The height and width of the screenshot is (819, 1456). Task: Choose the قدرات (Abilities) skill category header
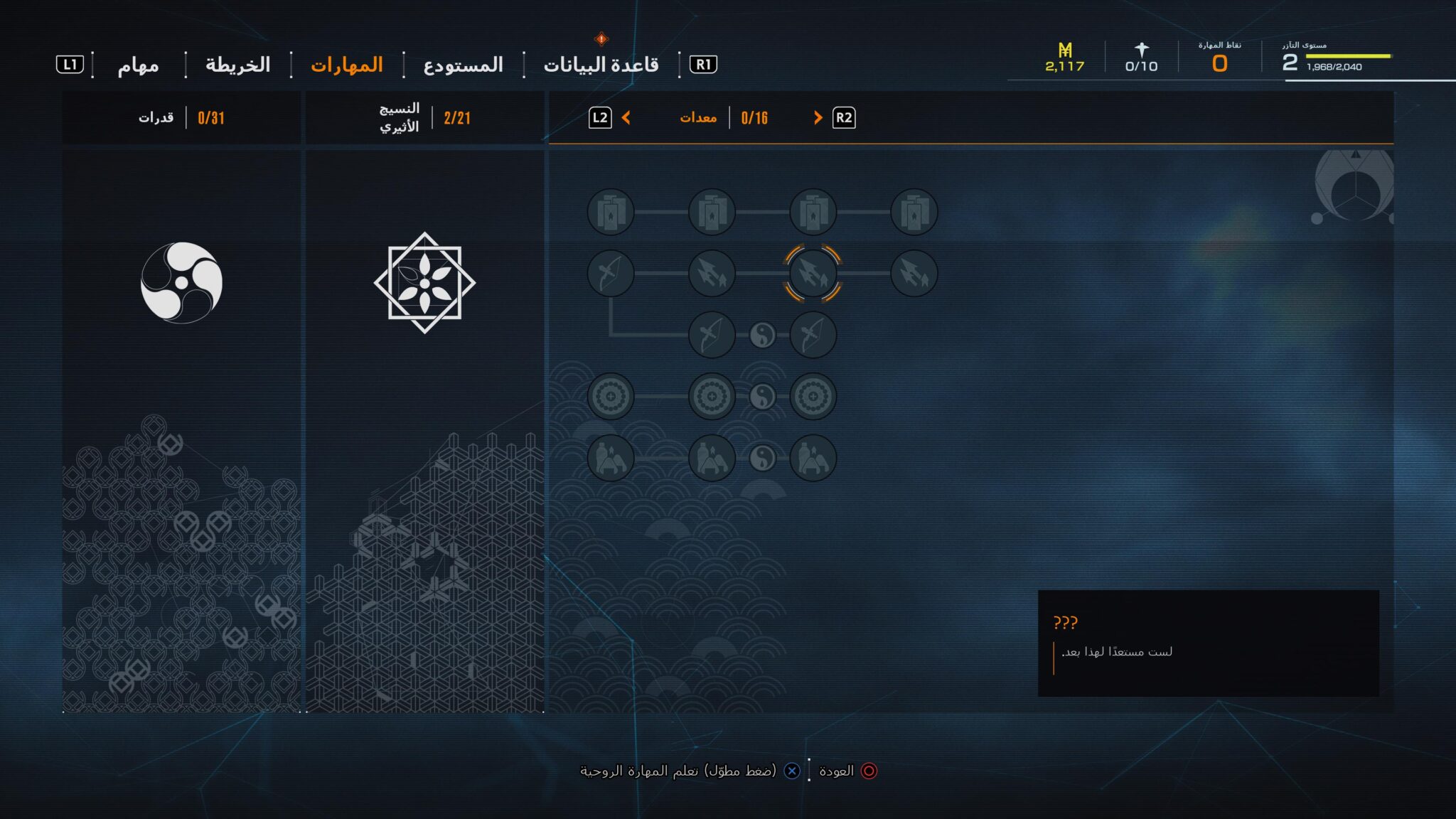tap(156, 118)
